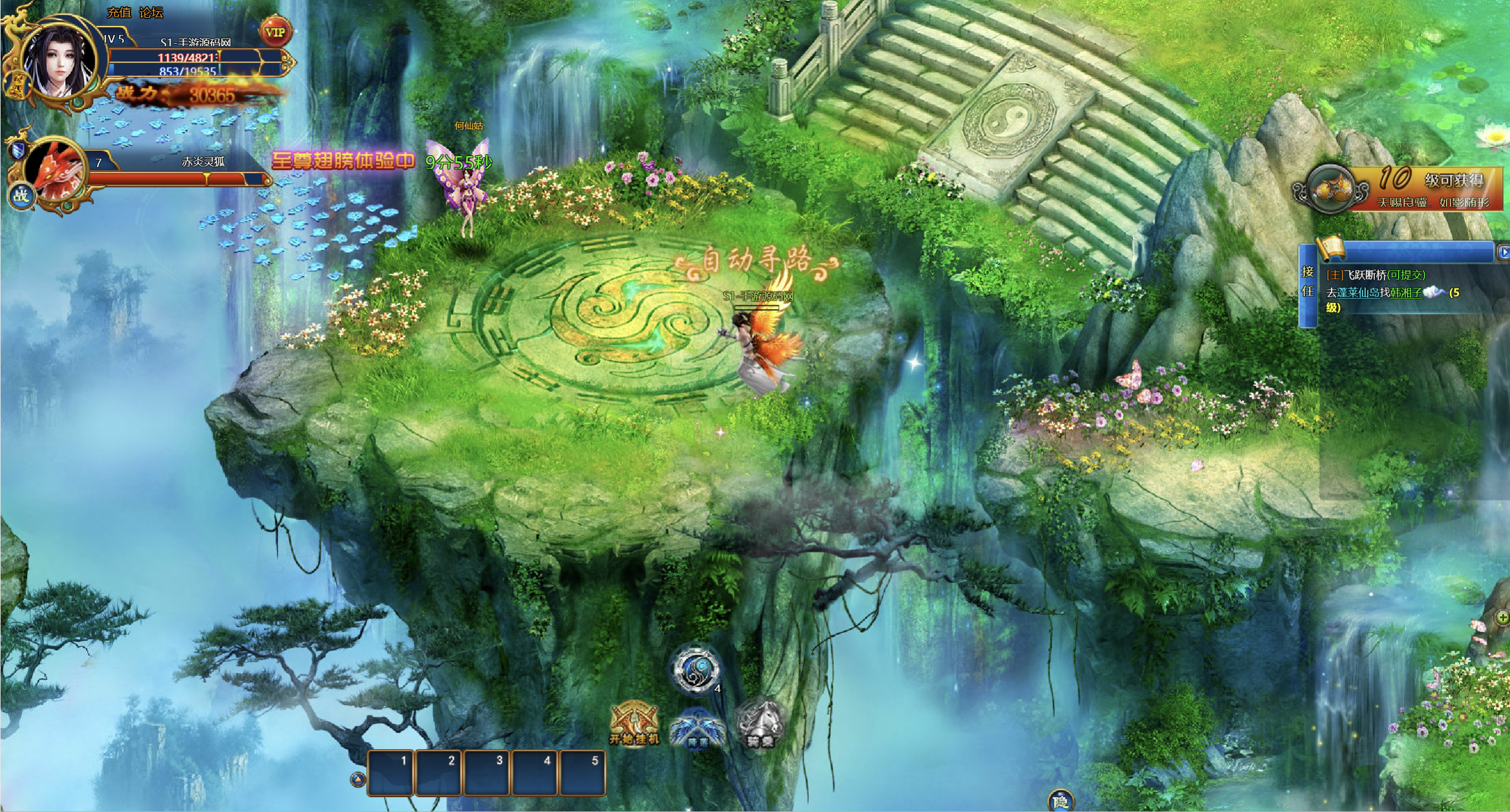Start auto-battle with 开始挂机 button
Image resolution: width=1510 pixels, height=812 pixels.
point(634,724)
